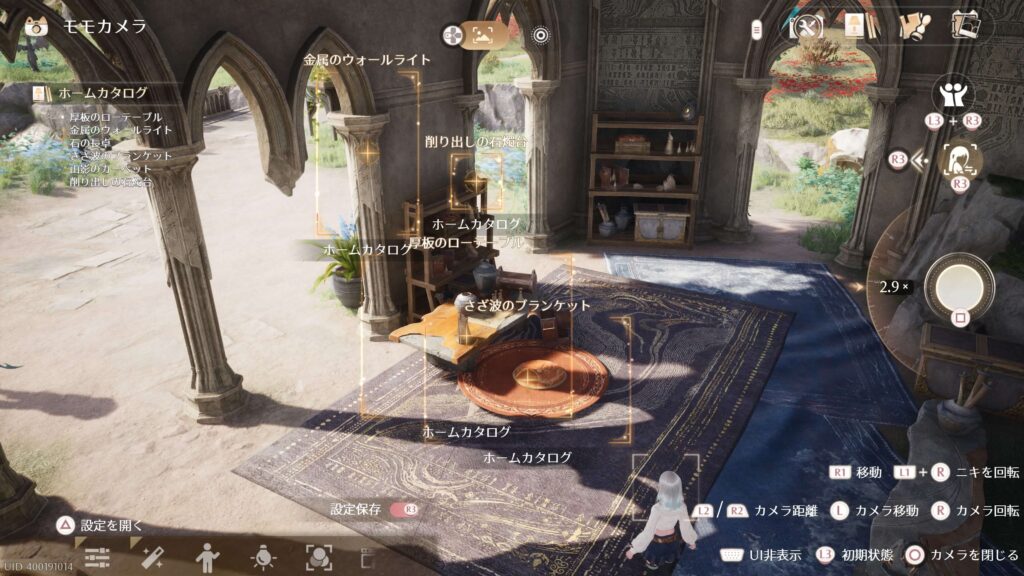Open the stamp and paper icon

913,27
